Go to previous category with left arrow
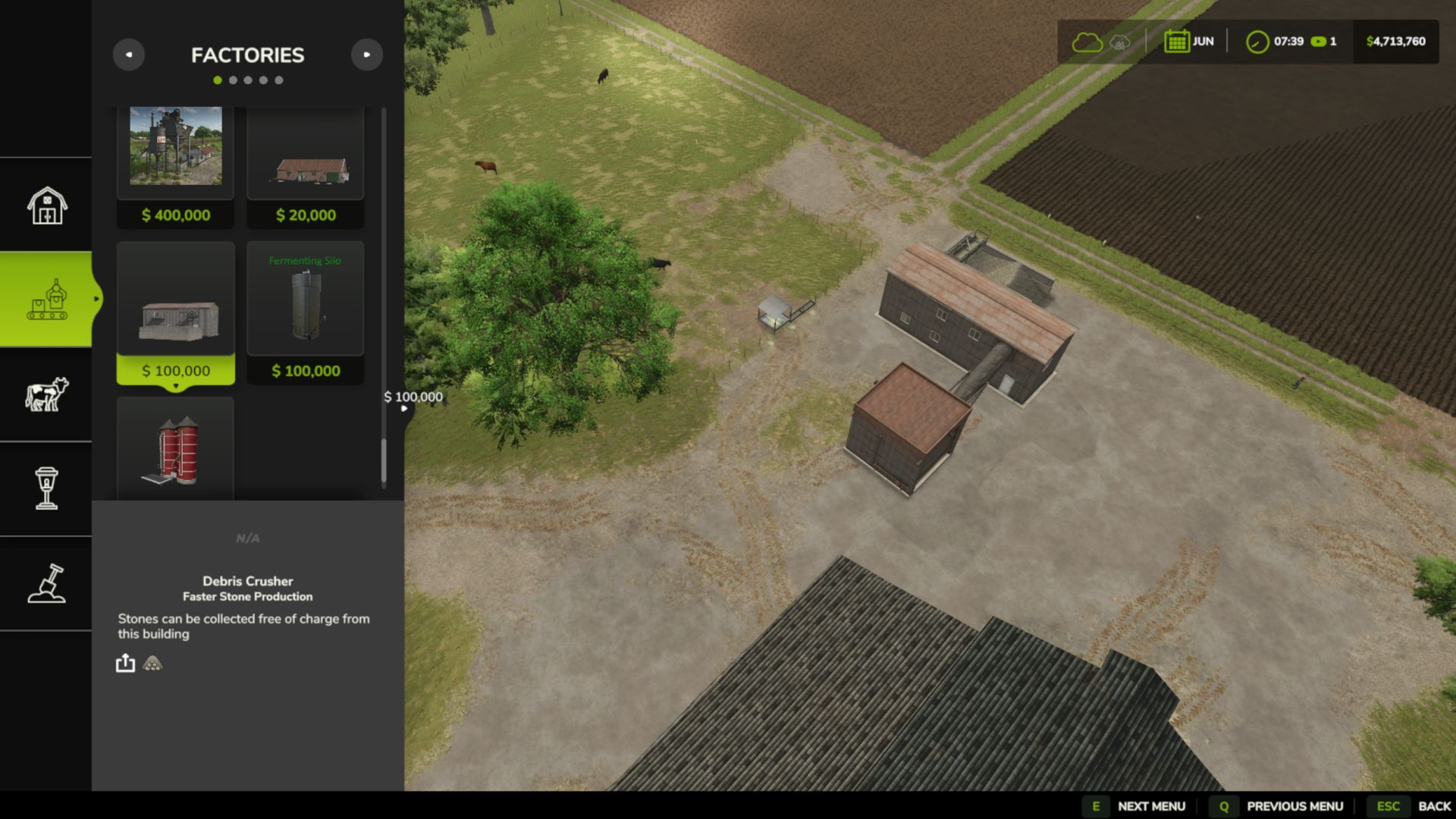The width and height of the screenshot is (1456, 819). 129,55
